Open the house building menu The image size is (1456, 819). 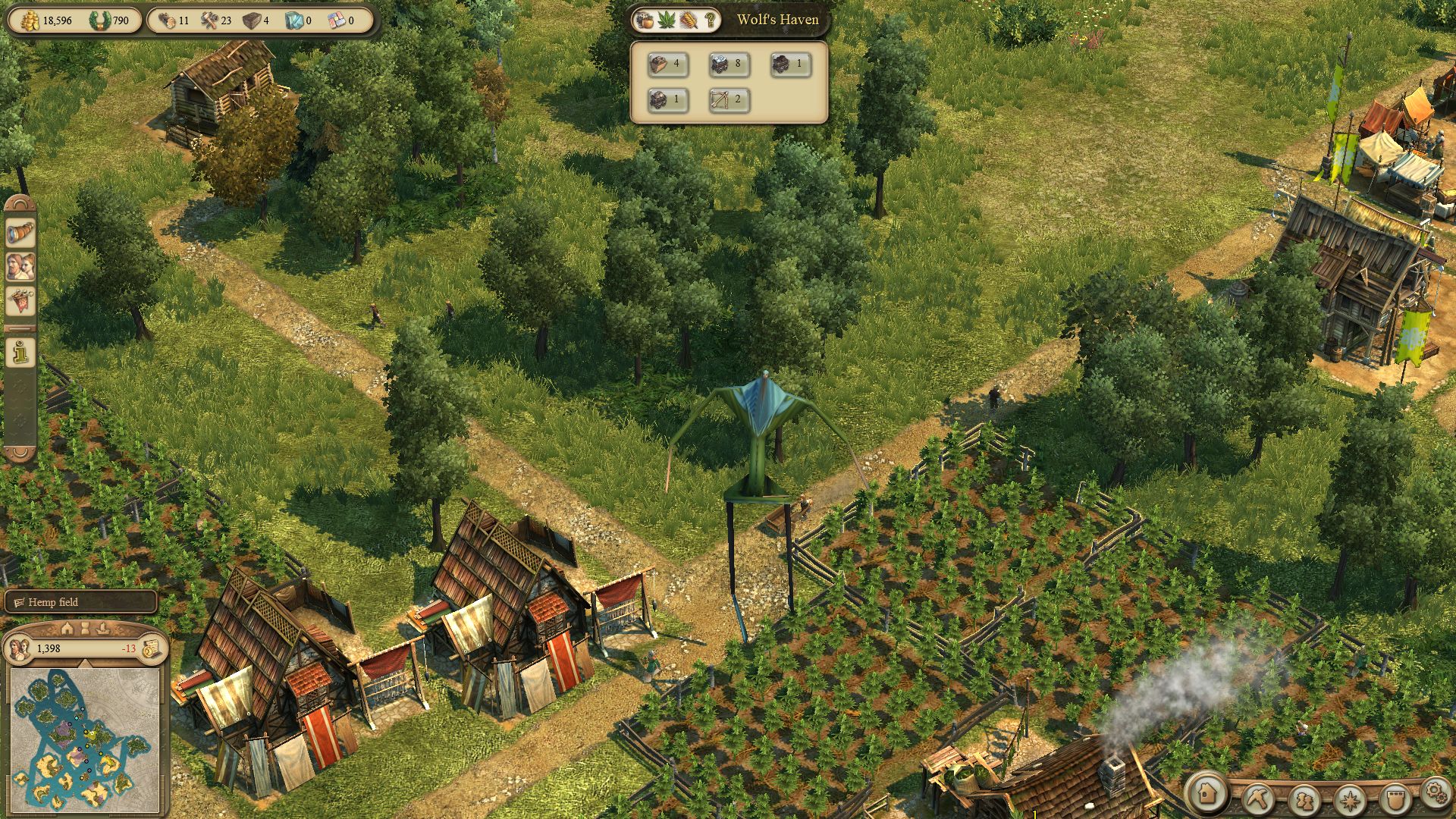(1208, 795)
